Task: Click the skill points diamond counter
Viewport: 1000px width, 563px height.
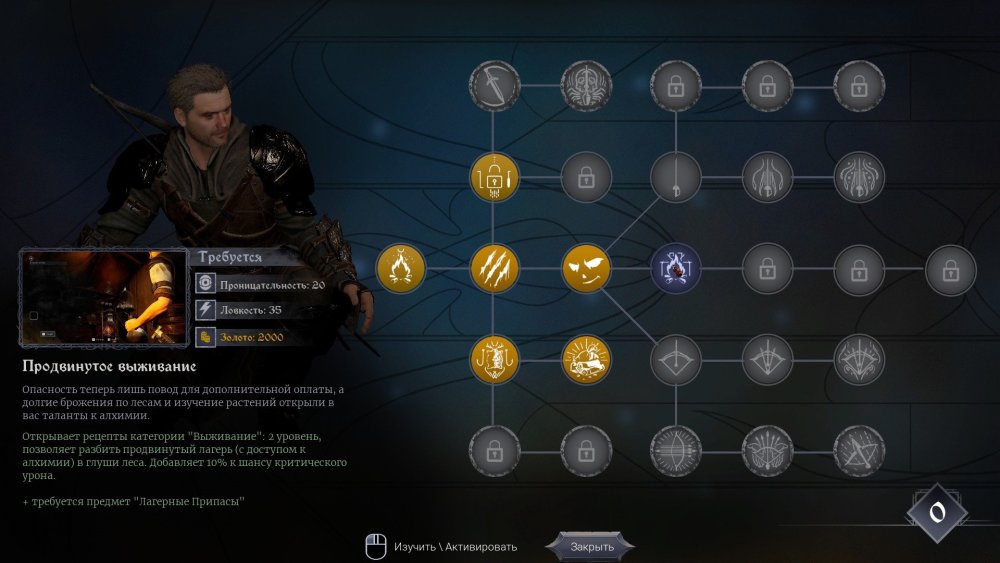Action: 937,513
